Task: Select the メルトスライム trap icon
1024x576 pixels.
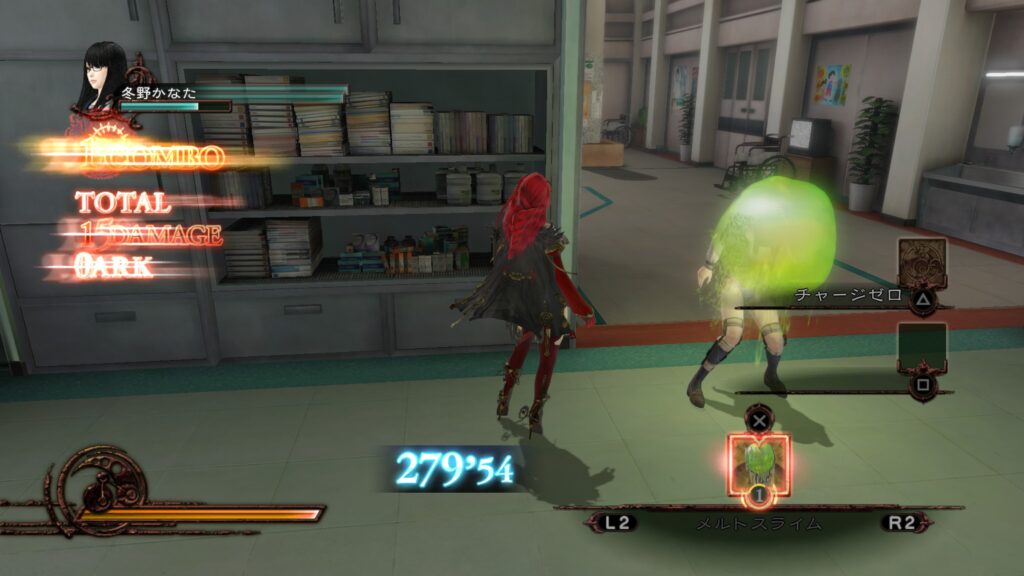Action: pyautogui.click(x=759, y=463)
